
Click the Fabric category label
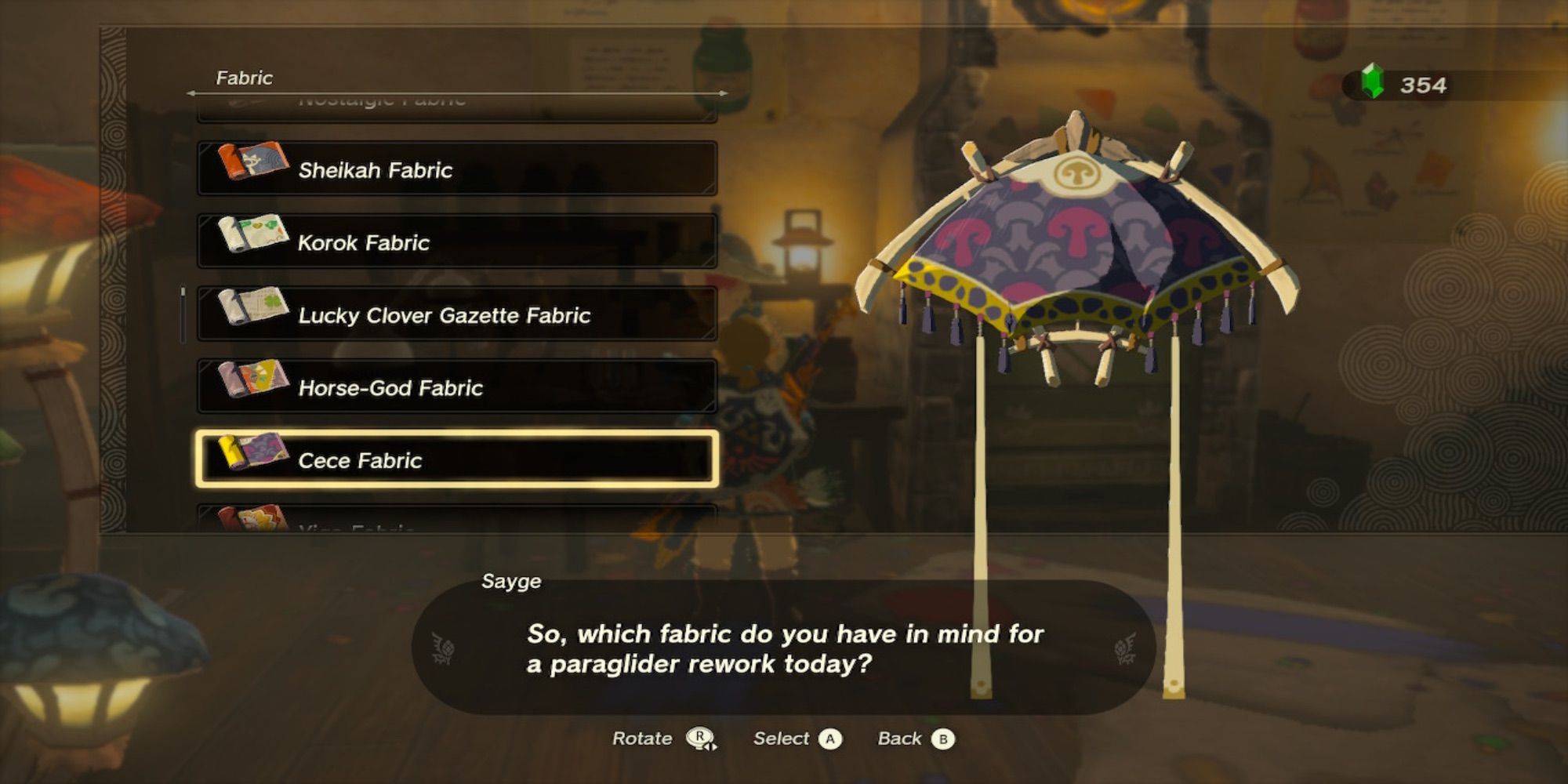tap(243, 78)
